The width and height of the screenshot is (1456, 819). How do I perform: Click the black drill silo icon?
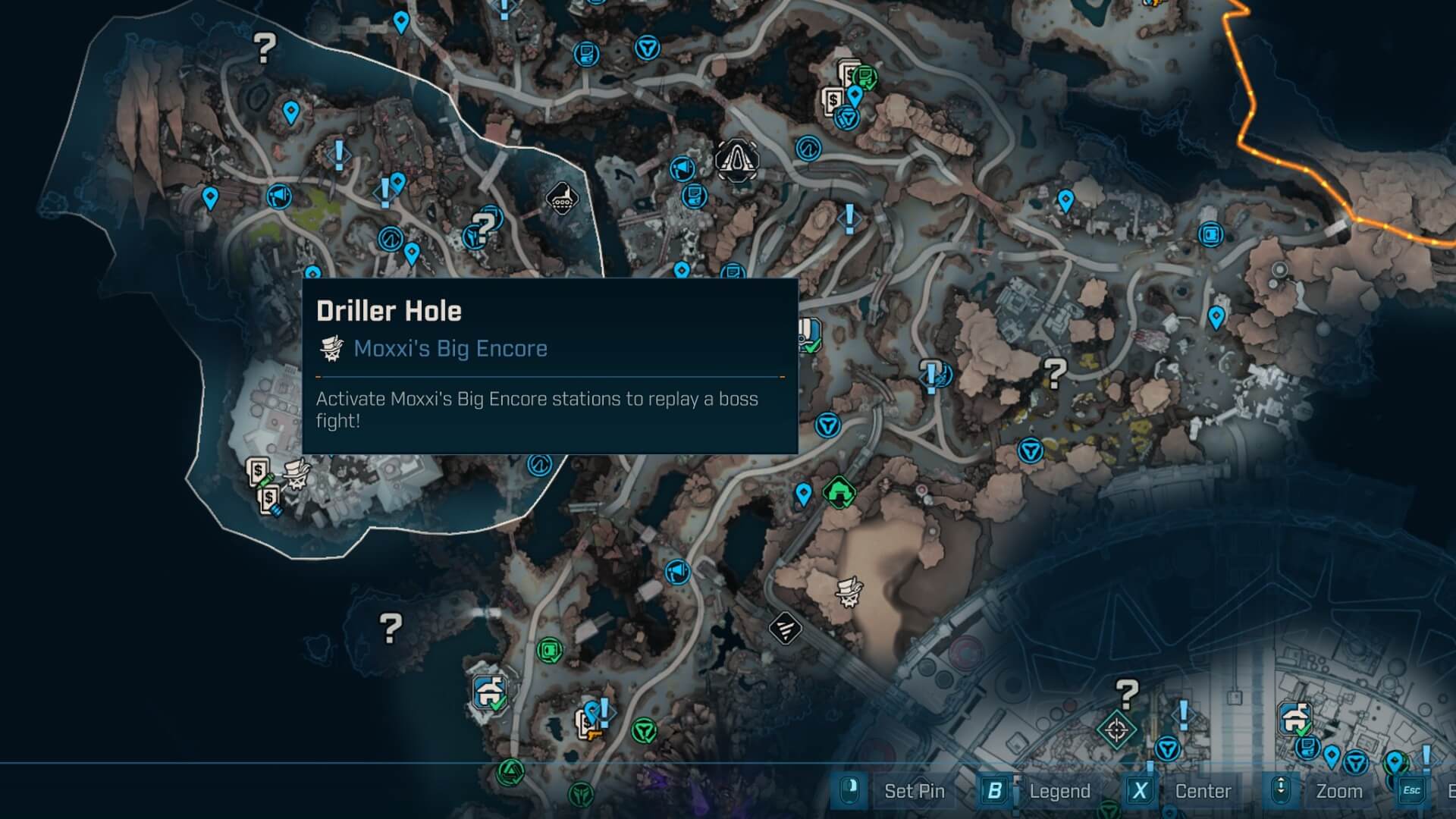pyautogui.click(x=564, y=199)
